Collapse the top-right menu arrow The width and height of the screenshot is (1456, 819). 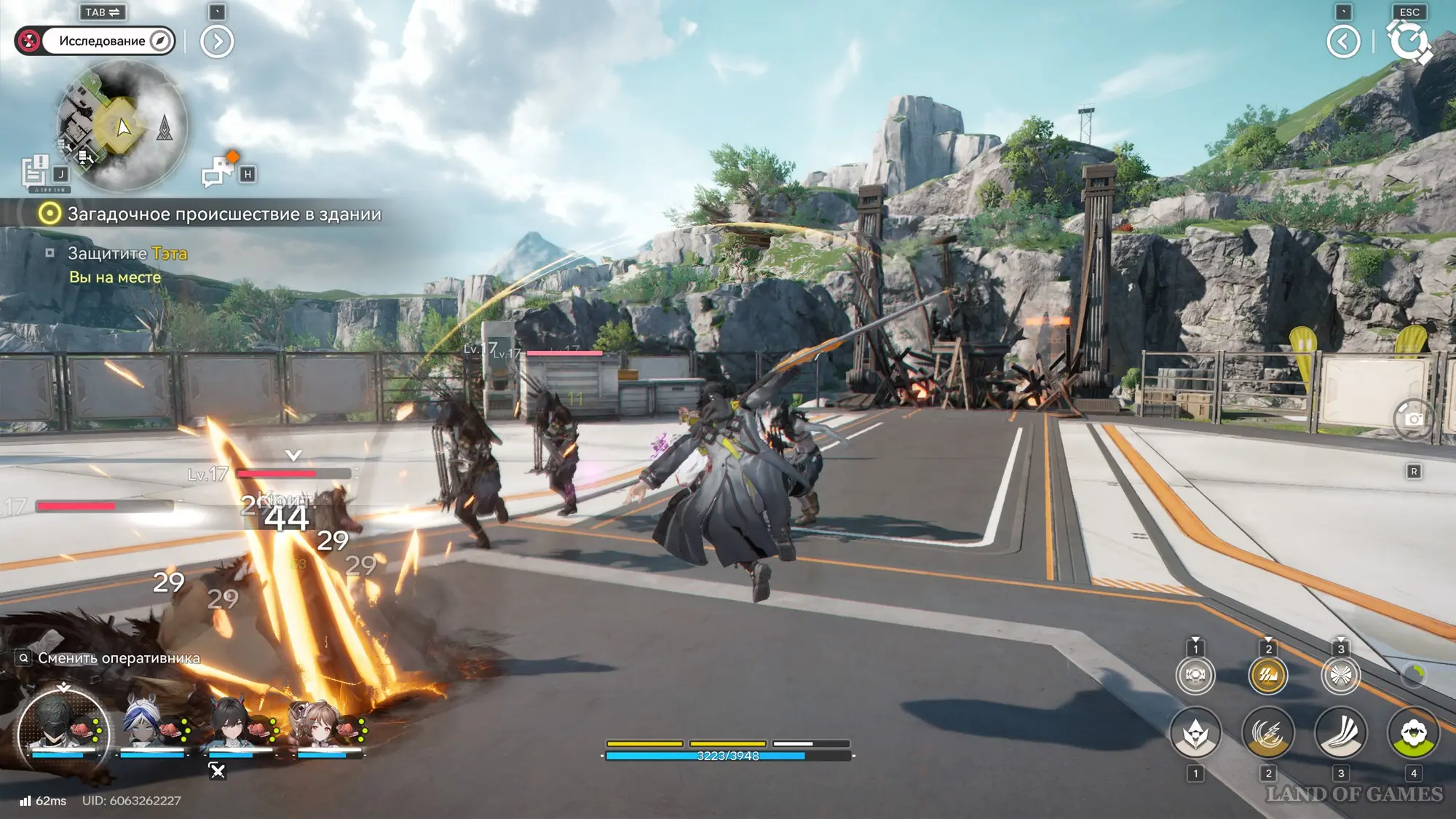click(x=1343, y=41)
